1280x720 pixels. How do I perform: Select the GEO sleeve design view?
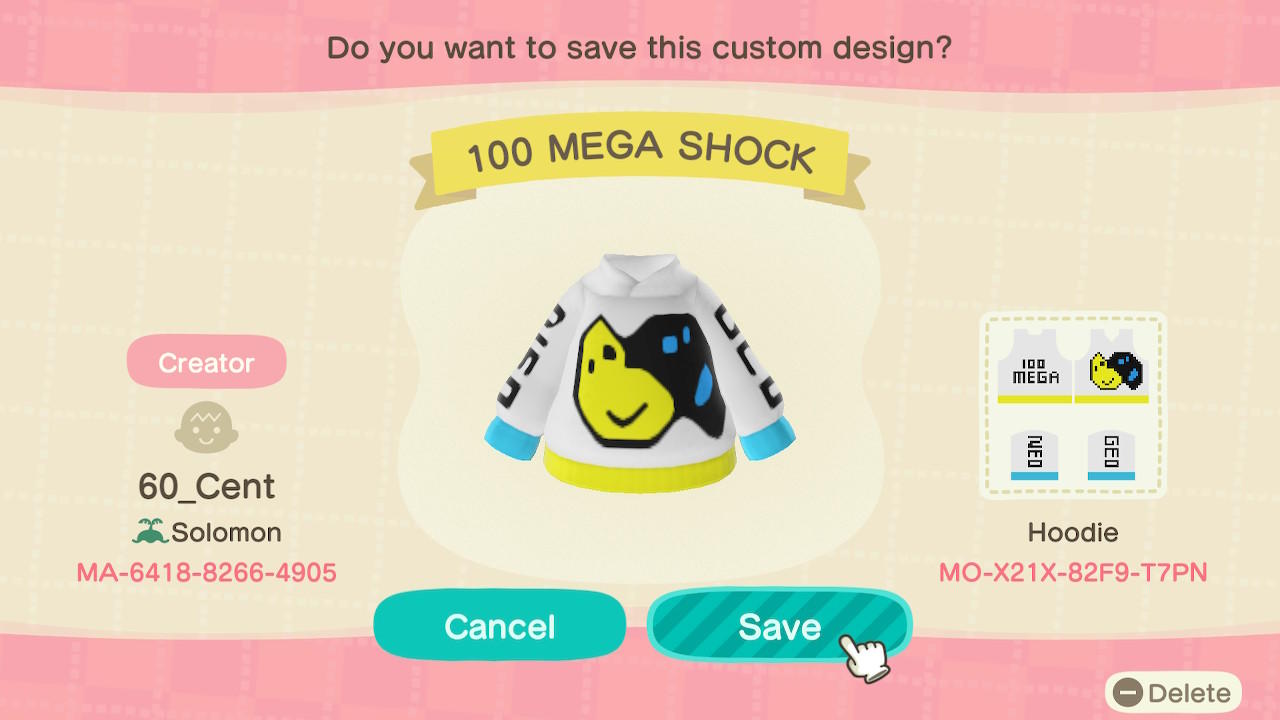(x=1110, y=455)
